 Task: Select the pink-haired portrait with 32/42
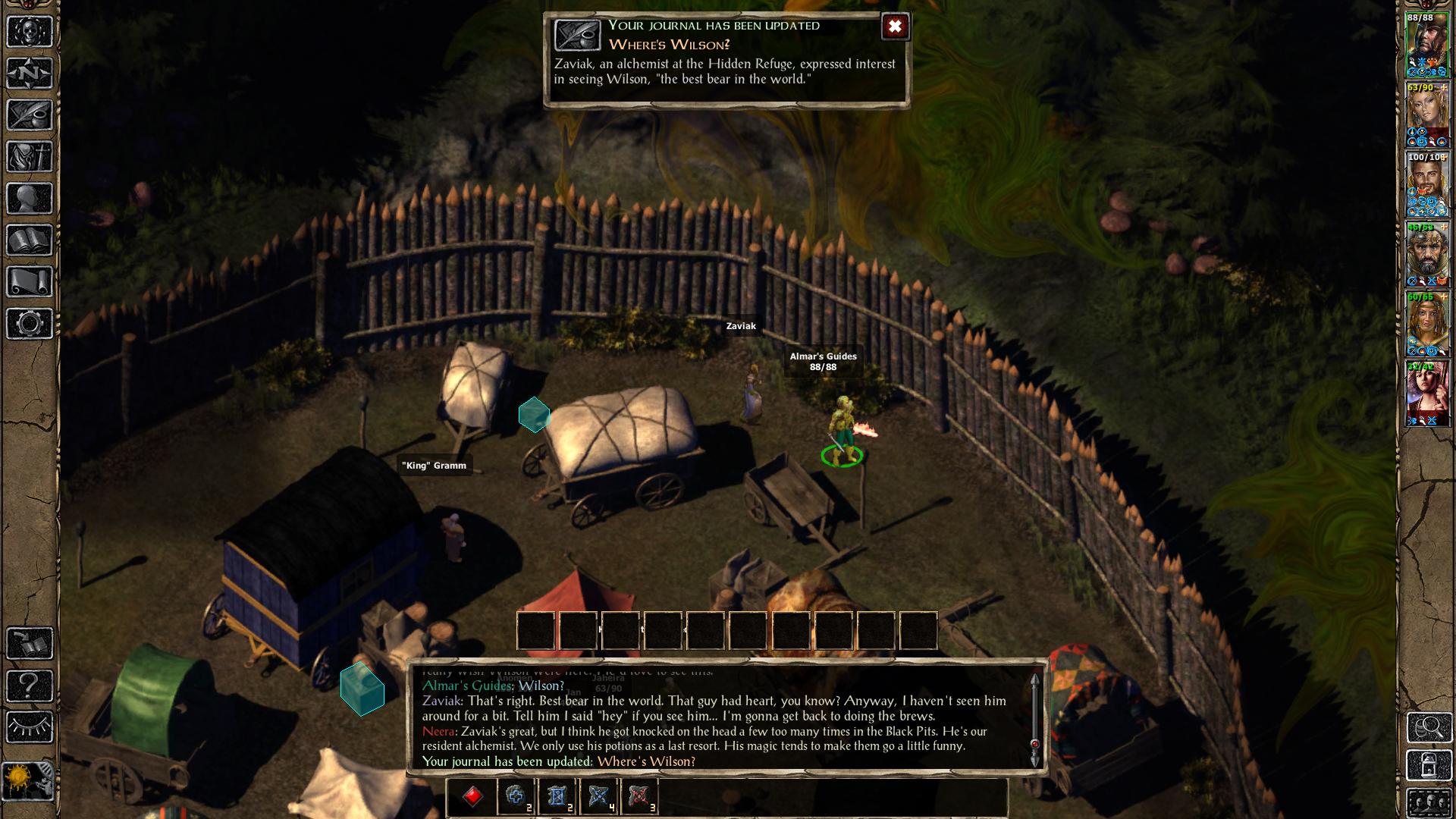click(1427, 394)
